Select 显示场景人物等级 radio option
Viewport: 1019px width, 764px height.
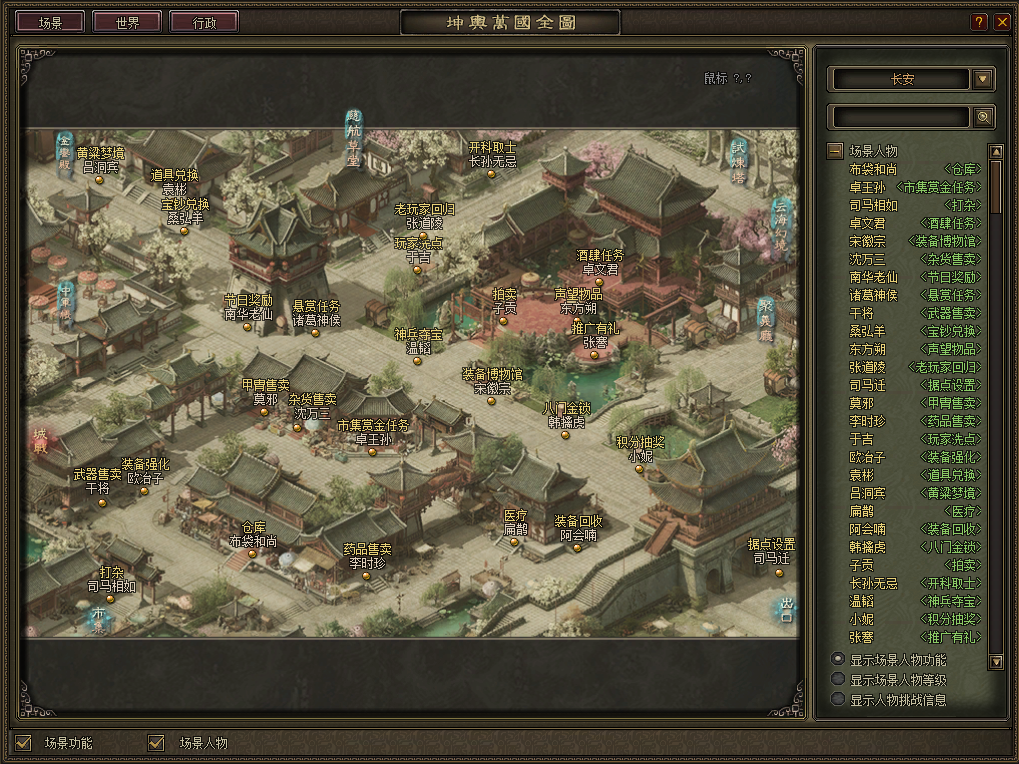click(838, 679)
